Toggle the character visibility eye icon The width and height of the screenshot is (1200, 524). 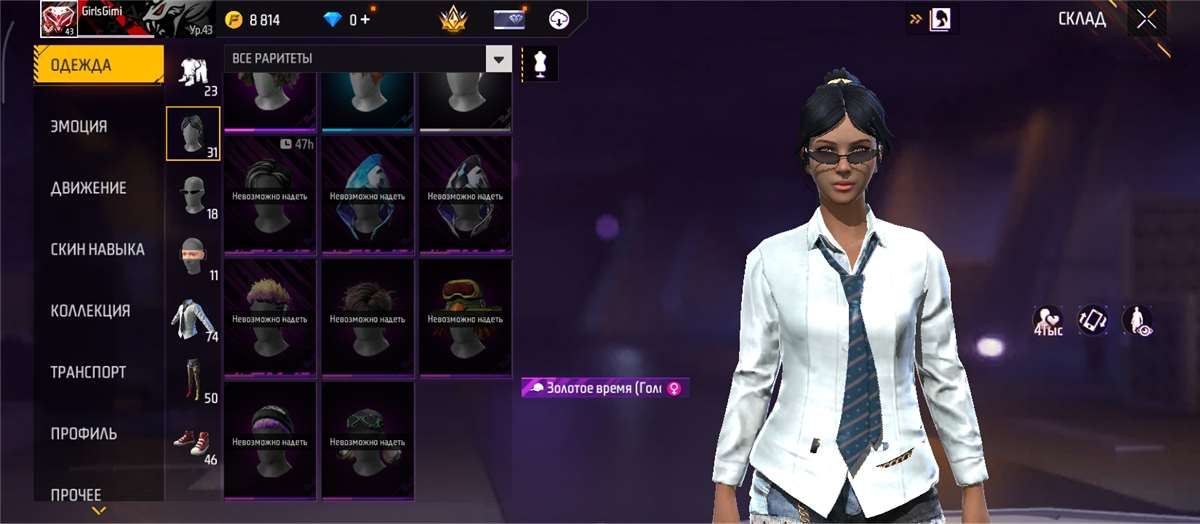pos(1137,320)
